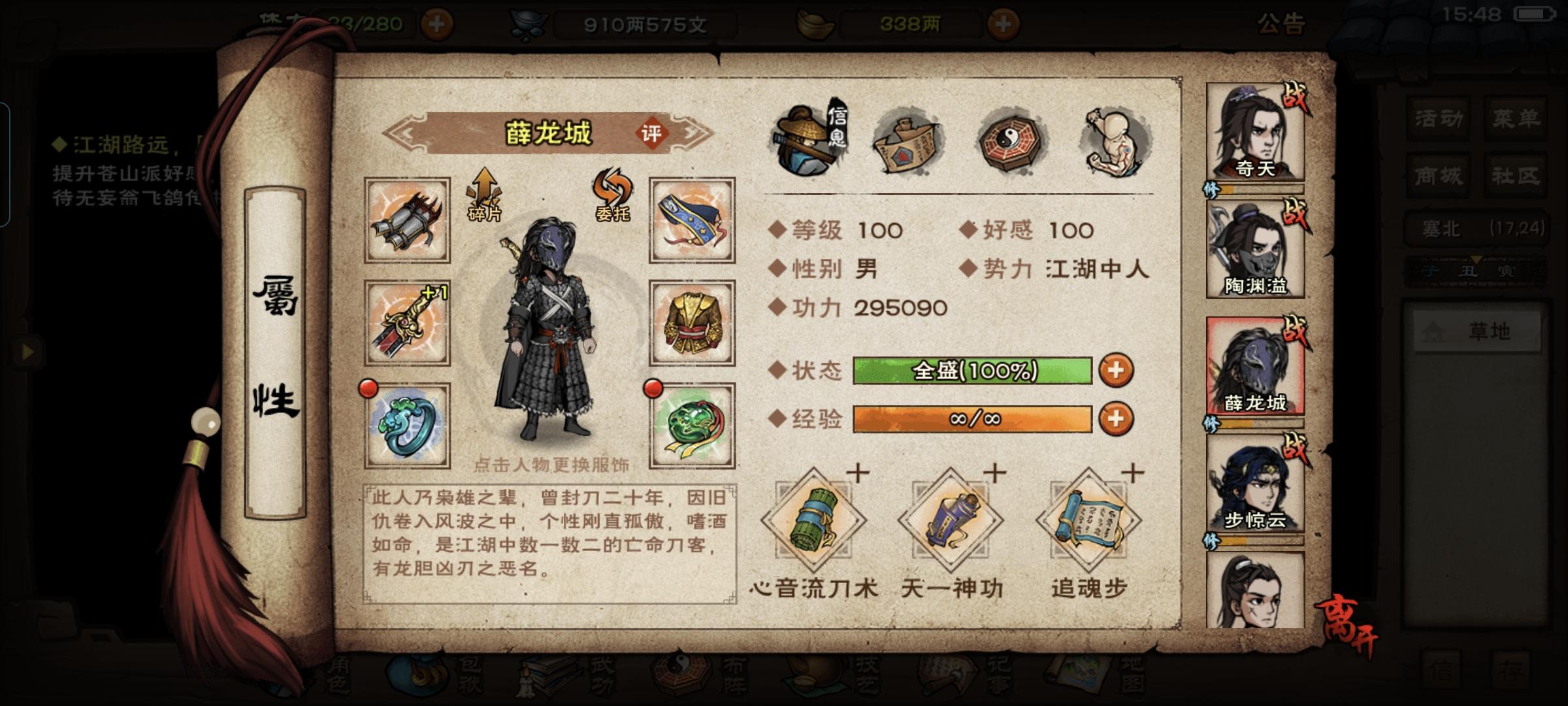Open the 活动 events panel

pyautogui.click(x=1437, y=118)
